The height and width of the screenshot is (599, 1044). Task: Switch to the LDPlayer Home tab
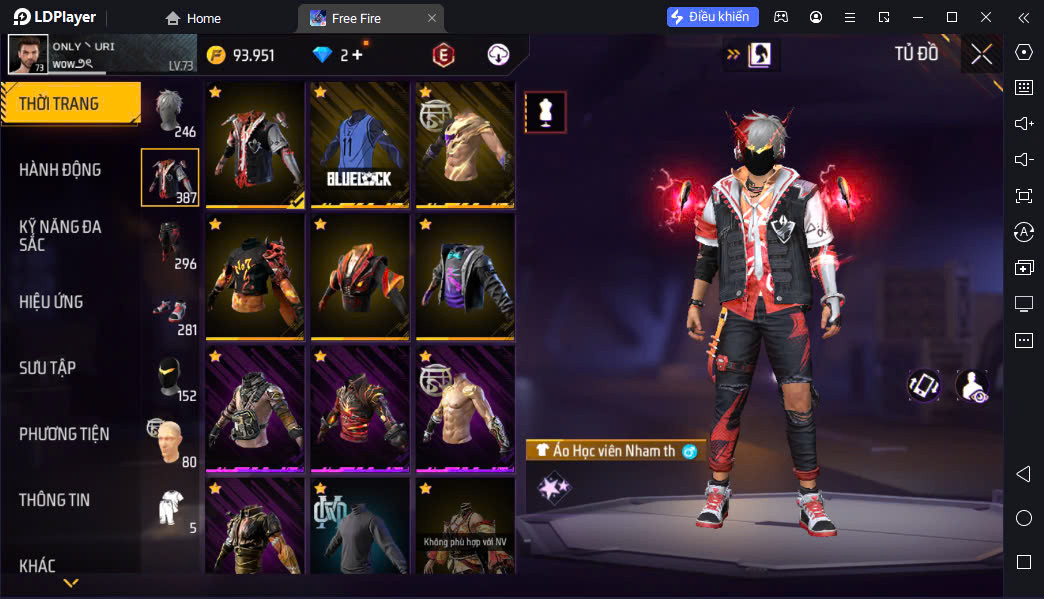pyautogui.click(x=193, y=18)
